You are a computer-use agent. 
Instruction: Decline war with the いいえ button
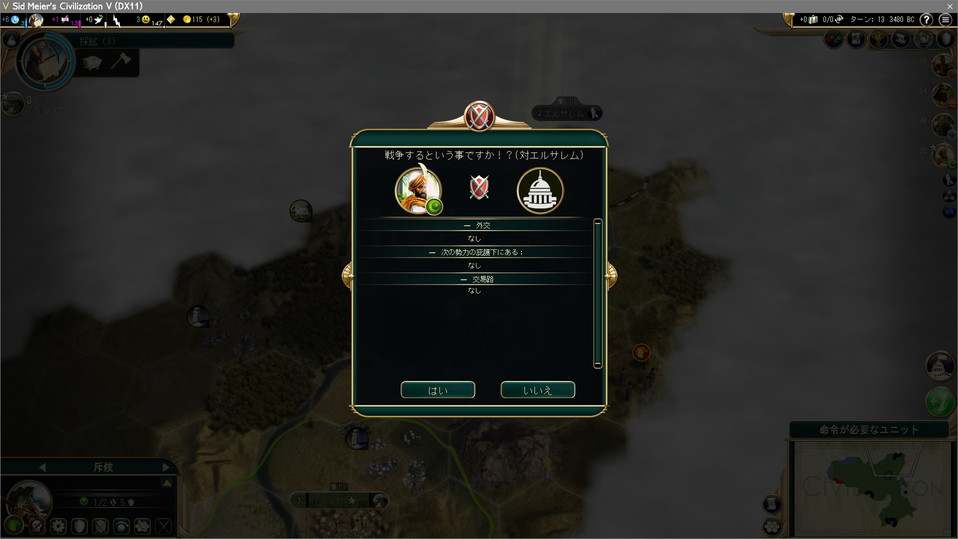pyautogui.click(x=538, y=390)
